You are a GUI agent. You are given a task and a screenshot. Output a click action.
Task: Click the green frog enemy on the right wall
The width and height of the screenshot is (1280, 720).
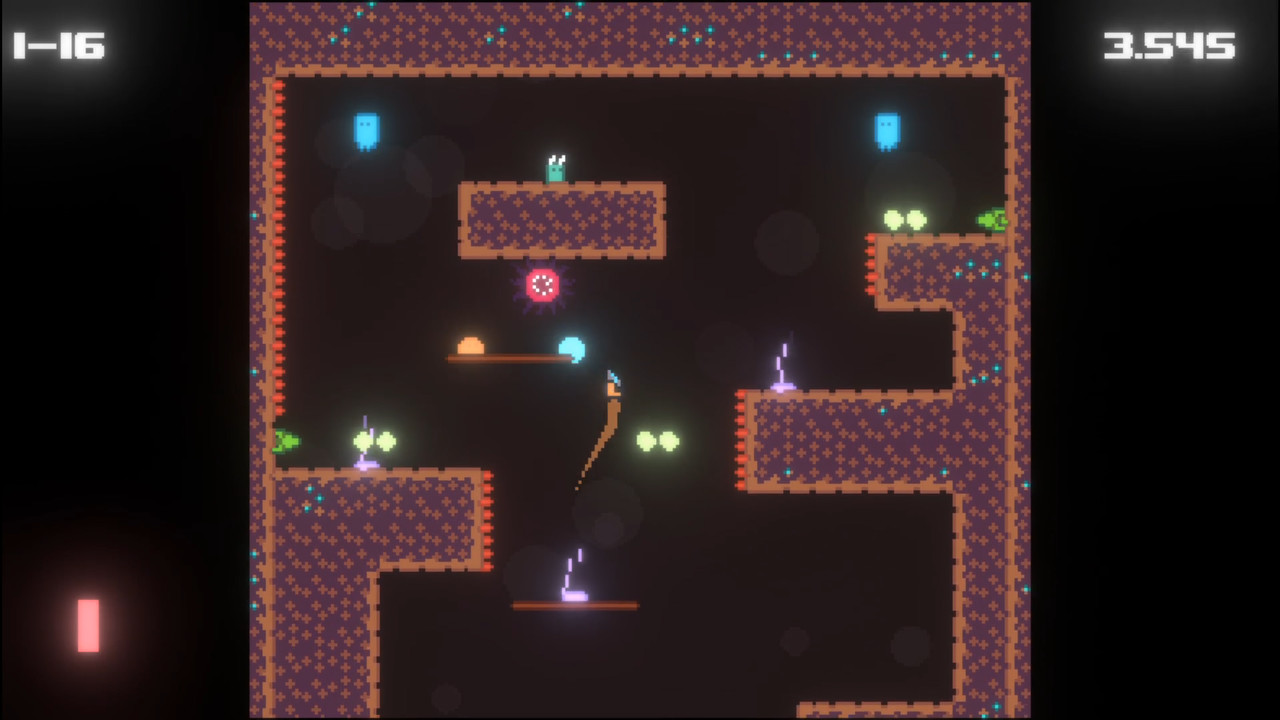click(x=990, y=218)
